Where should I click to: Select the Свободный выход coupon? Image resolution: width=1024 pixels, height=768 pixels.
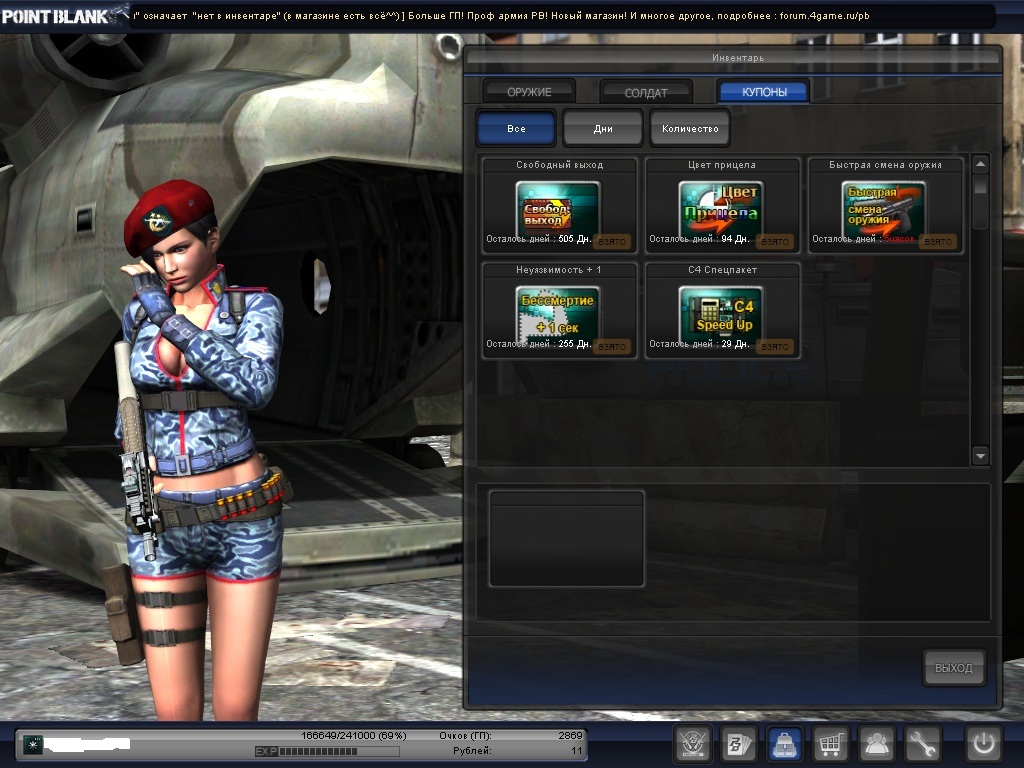559,209
